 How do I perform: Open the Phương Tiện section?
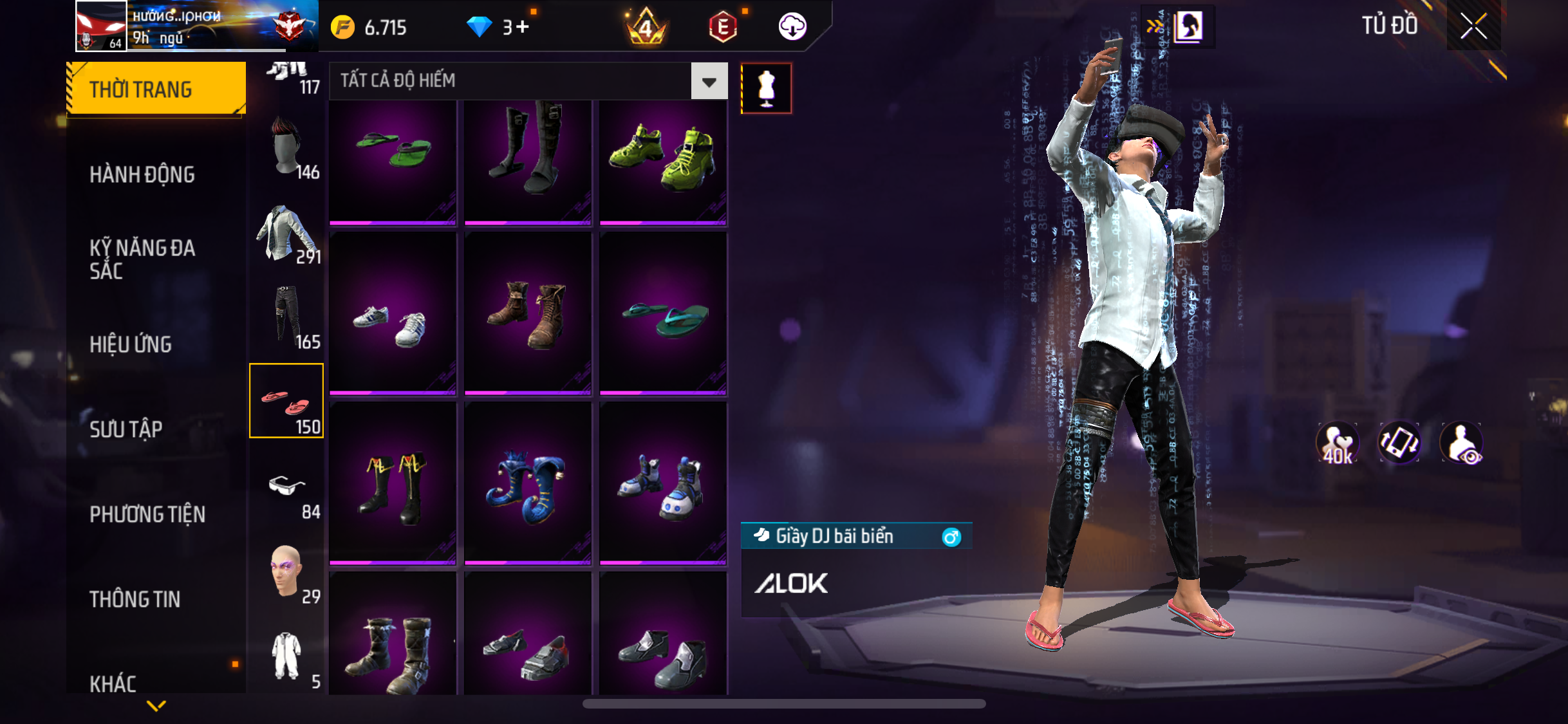147,514
